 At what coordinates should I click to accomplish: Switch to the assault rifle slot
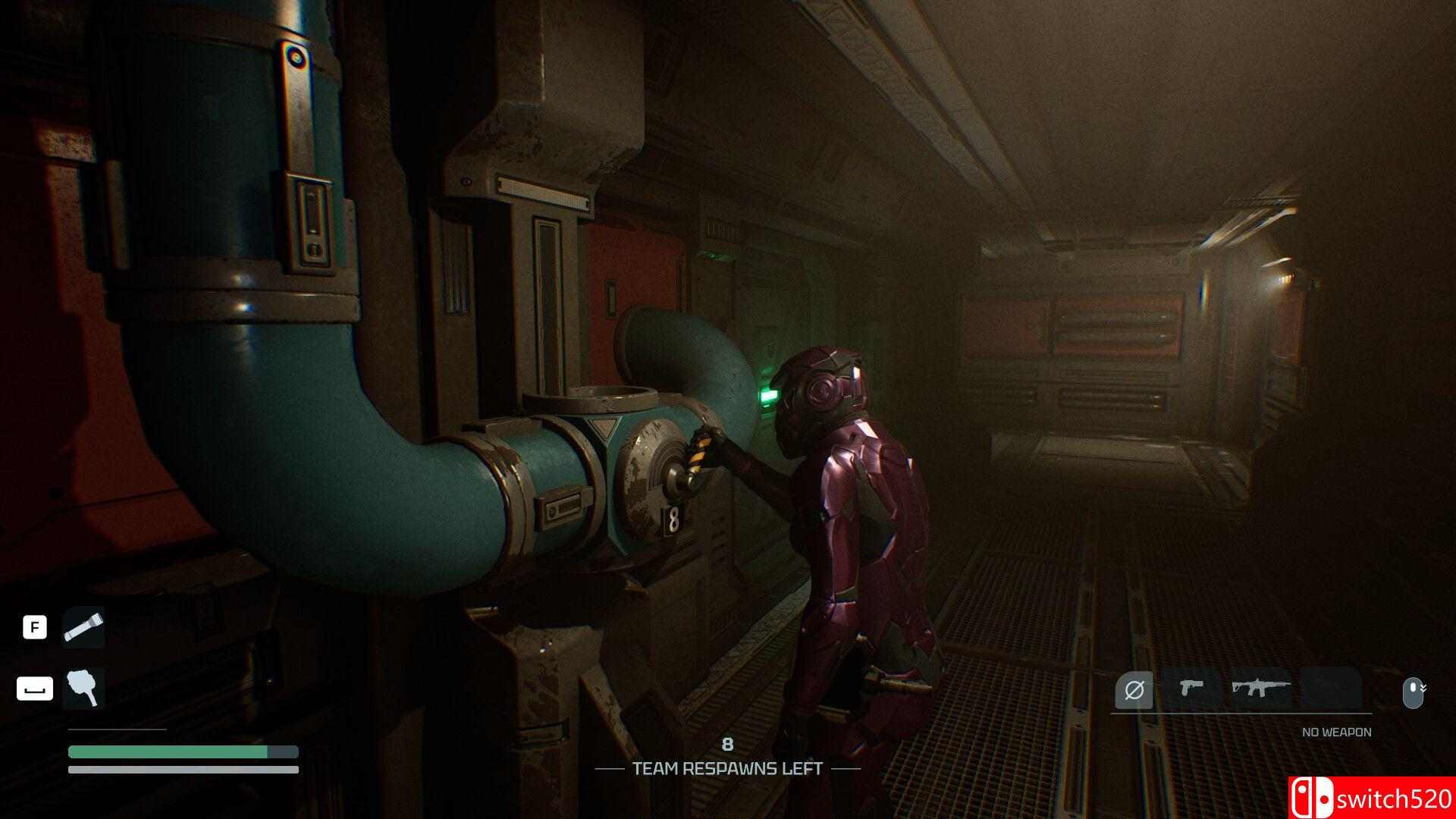pos(1260,689)
